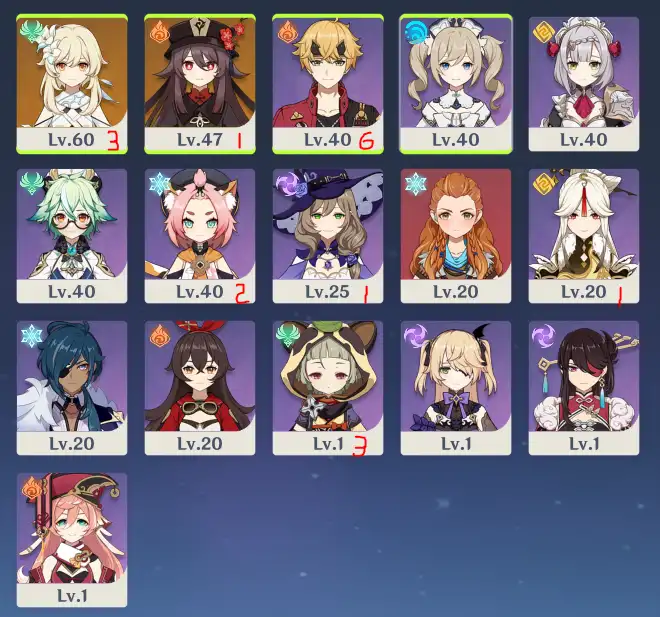Choose Hu Tao's Lv.47 character card
Image resolution: width=660 pixels, height=617 pixels.
tap(200, 83)
